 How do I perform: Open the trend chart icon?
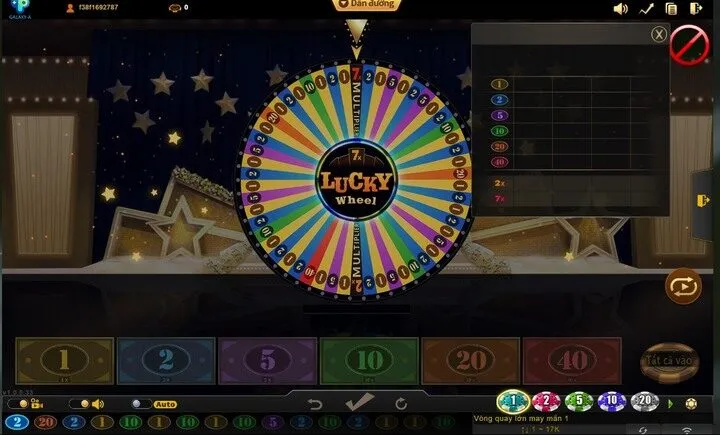pyautogui.click(x=646, y=9)
